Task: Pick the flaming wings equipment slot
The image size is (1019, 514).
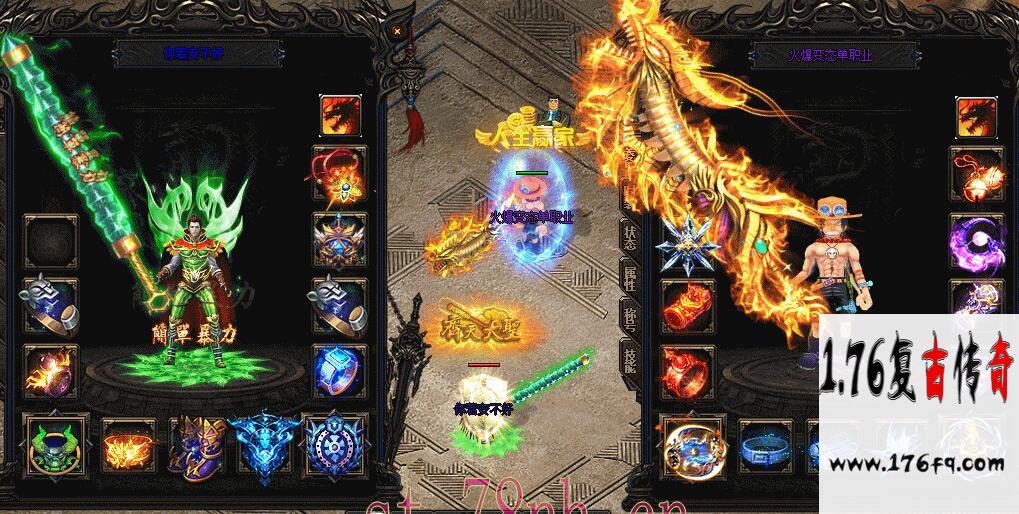Action: tap(123, 443)
